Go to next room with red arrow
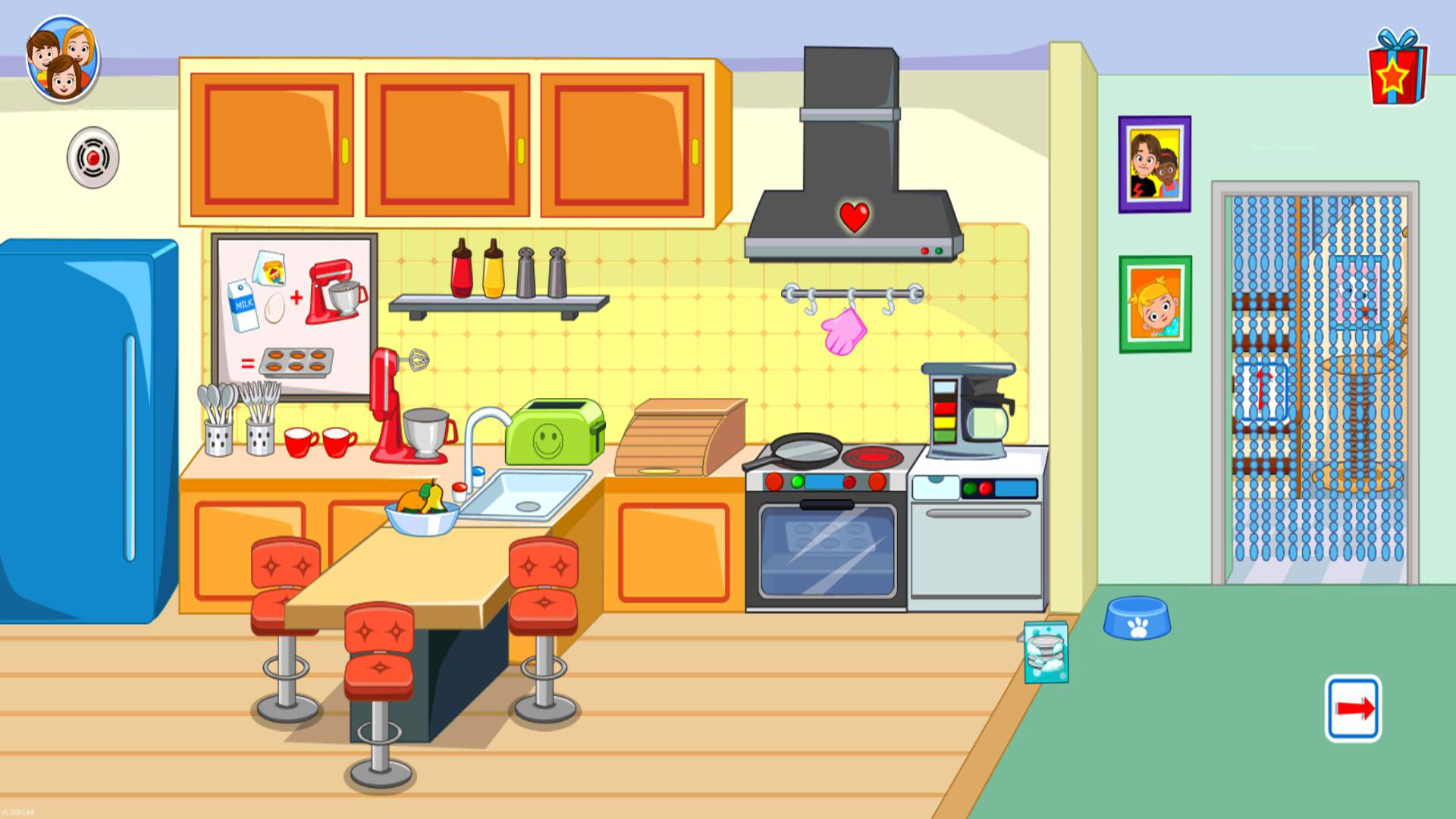Image resolution: width=1456 pixels, height=819 pixels. pyautogui.click(x=1353, y=708)
